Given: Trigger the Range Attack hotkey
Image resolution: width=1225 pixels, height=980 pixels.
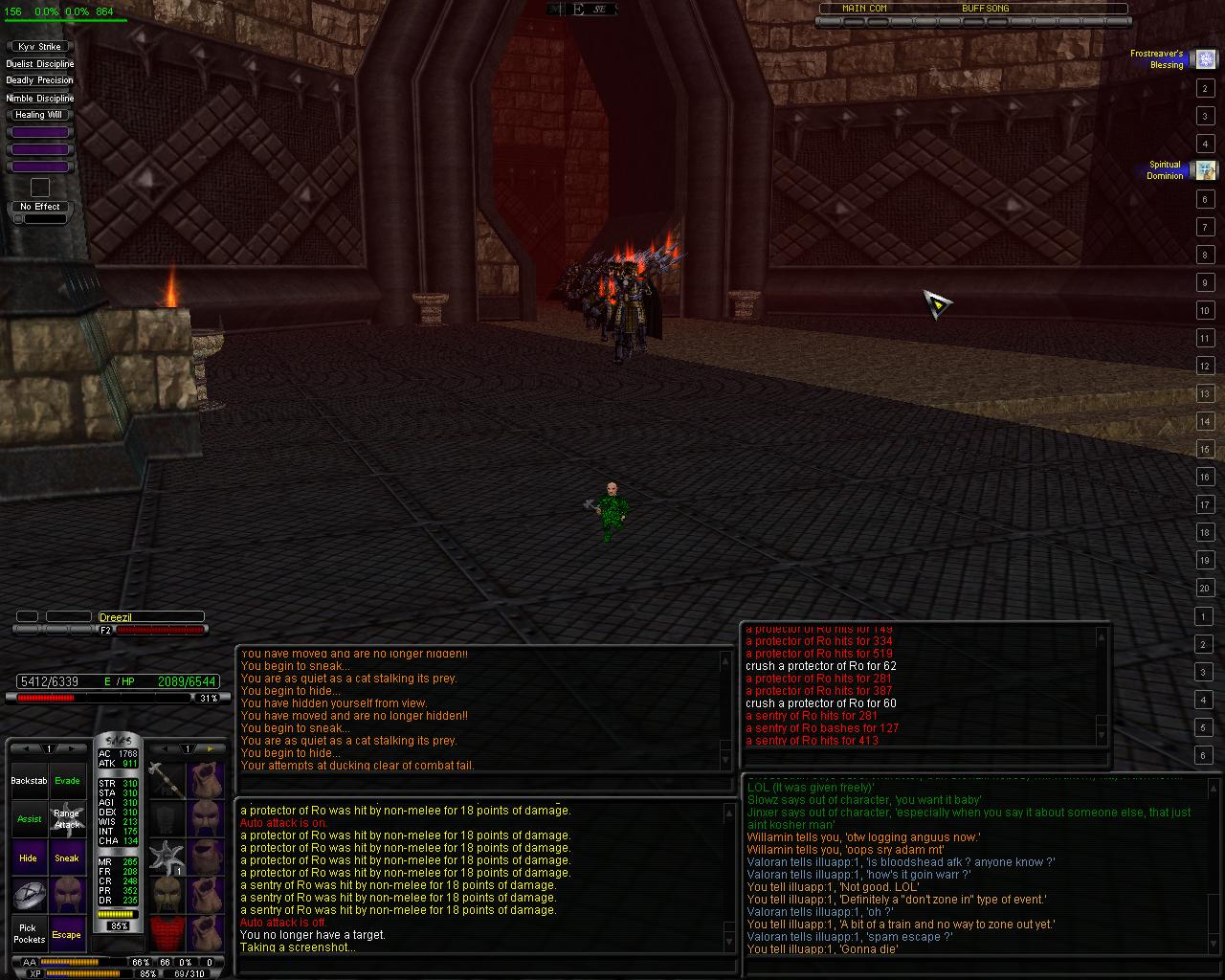Looking at the screenshot, I should (x=67, y=819).
